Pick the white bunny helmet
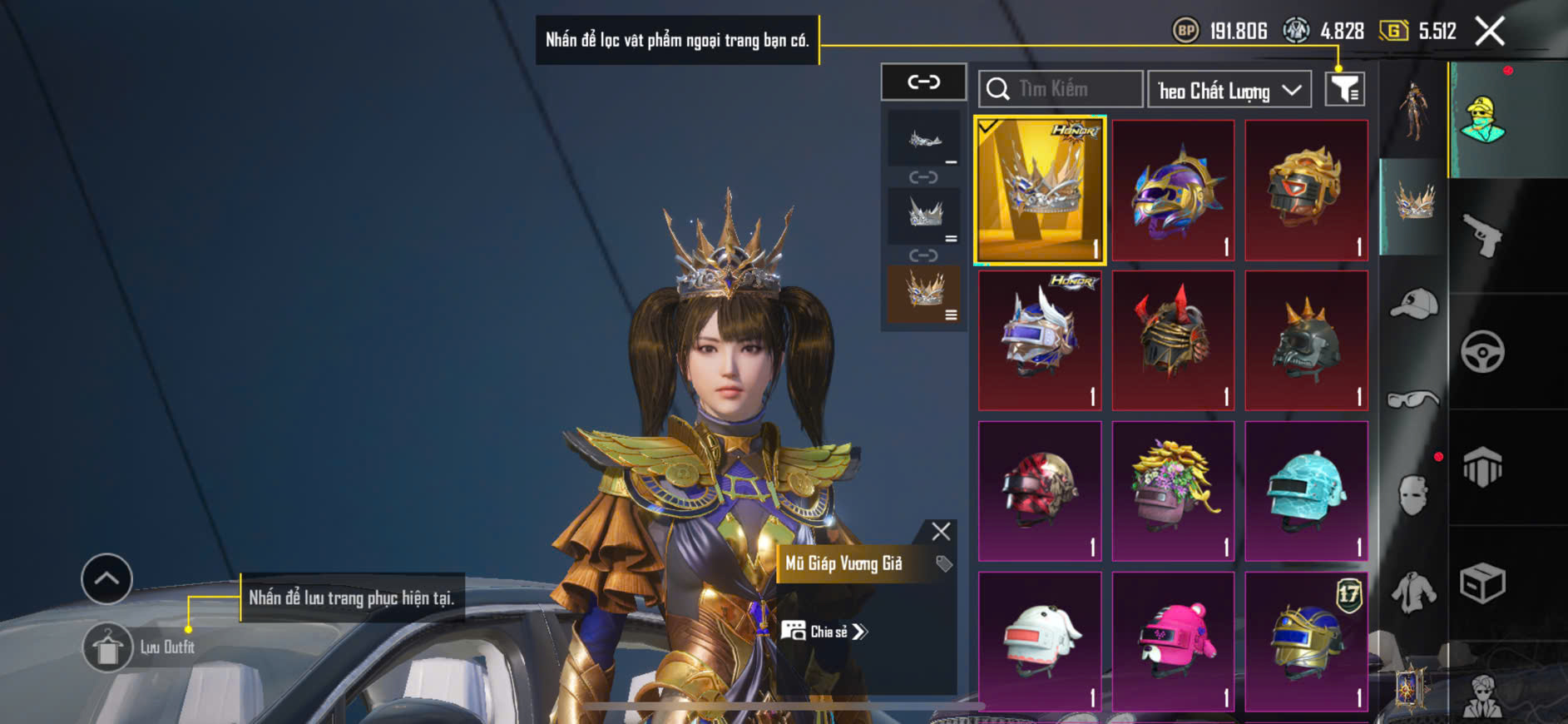1568x724 pixels. [x=1040, y=642]
